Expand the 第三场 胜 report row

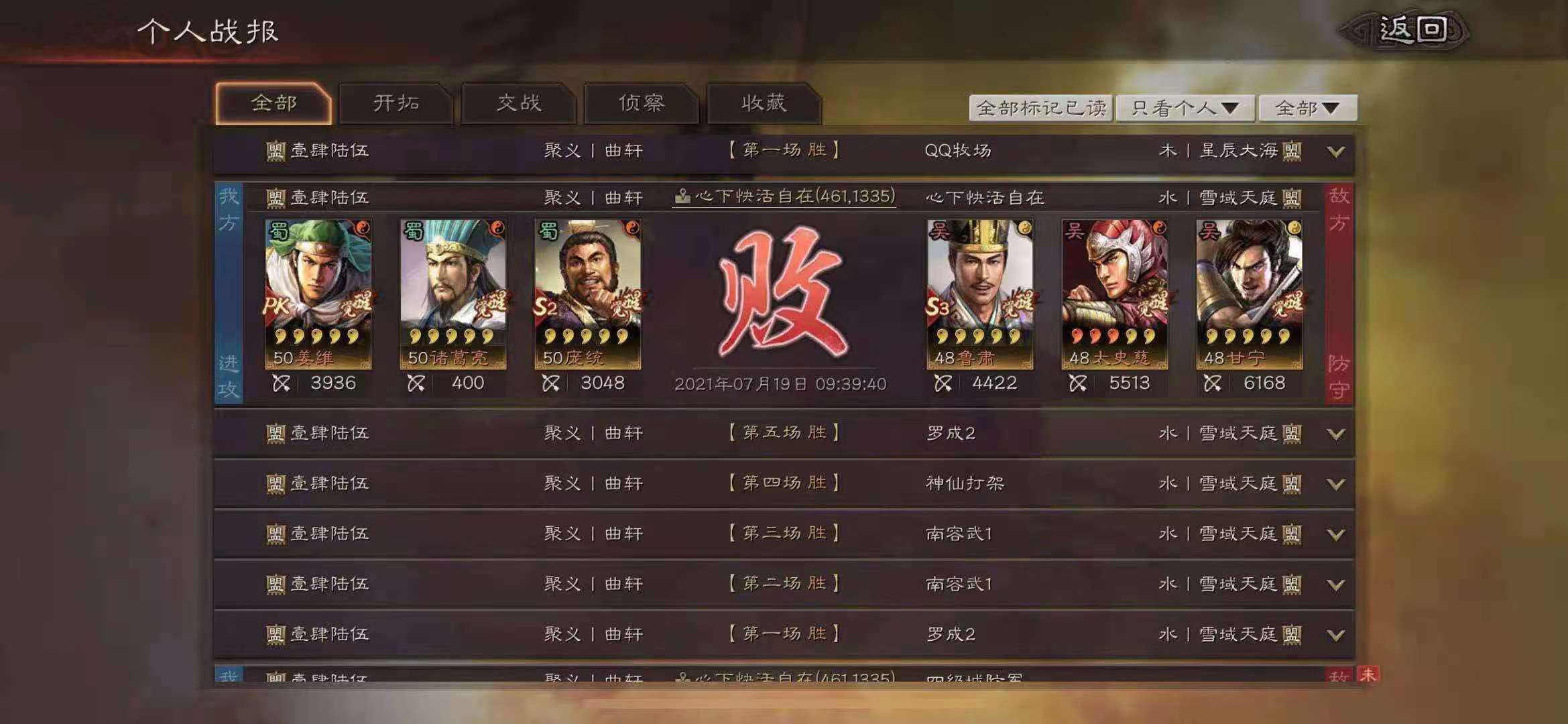pos(1335,534)
